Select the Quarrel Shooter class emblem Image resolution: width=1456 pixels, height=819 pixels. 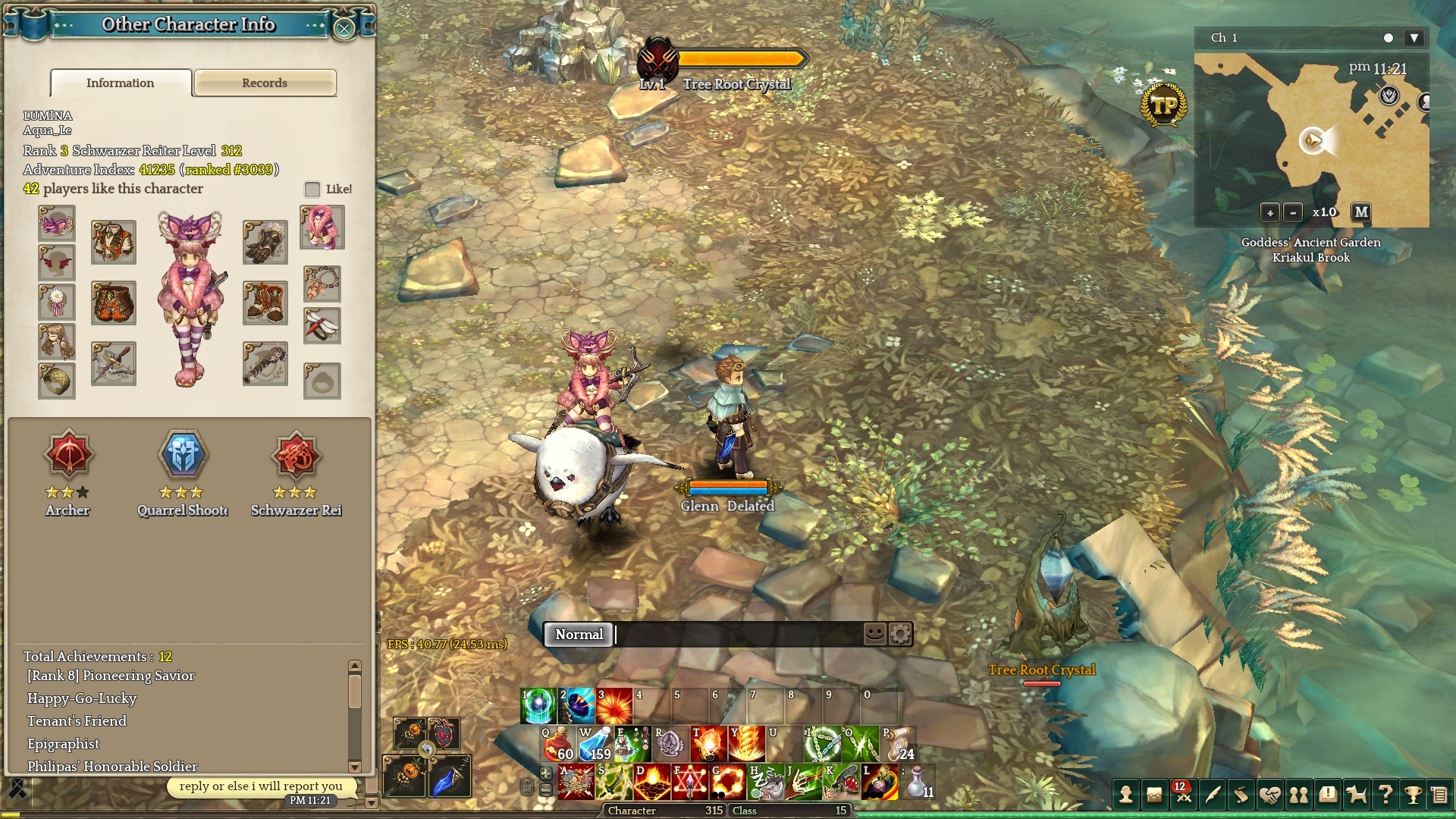tap(182, 456)
